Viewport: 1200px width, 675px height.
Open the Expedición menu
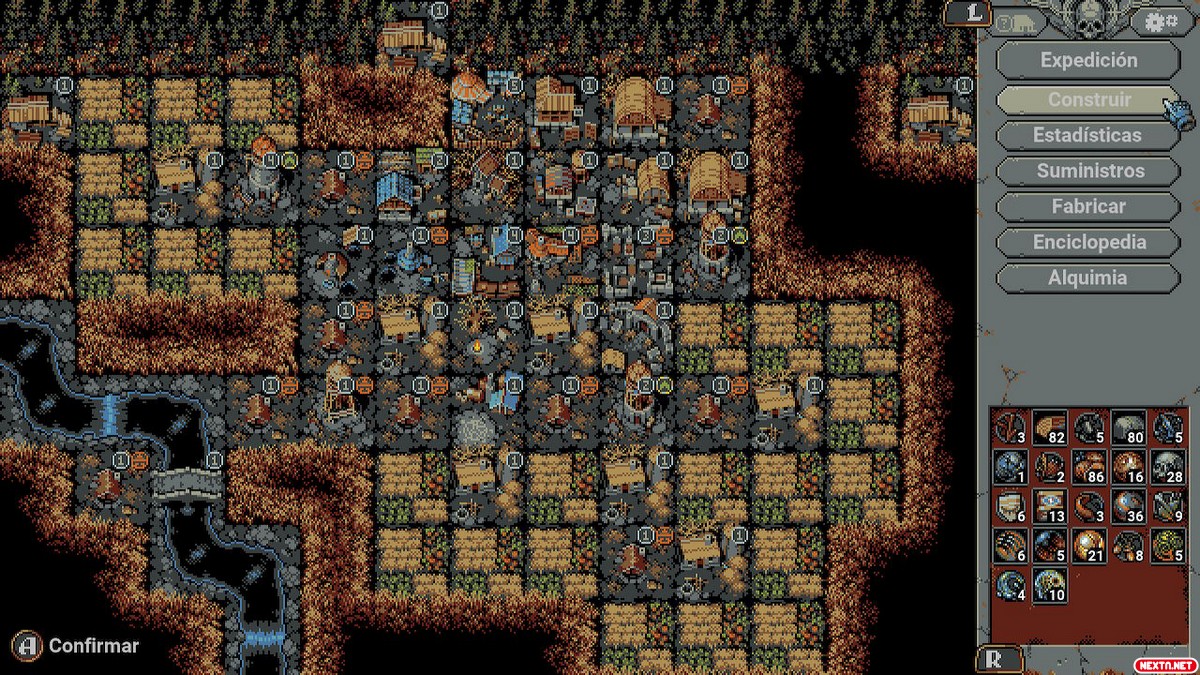1088,60
